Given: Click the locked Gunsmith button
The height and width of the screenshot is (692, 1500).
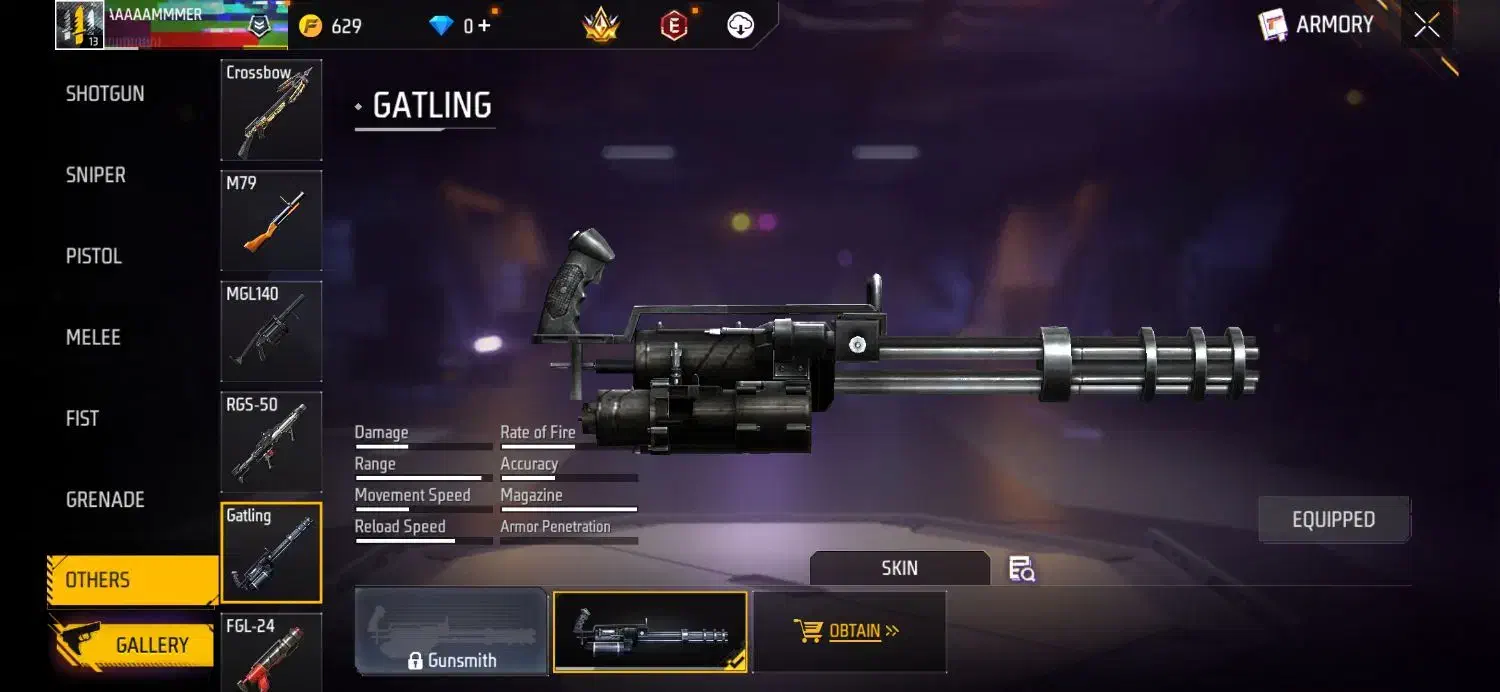Looking at the screenshot, I should [451, 630].
